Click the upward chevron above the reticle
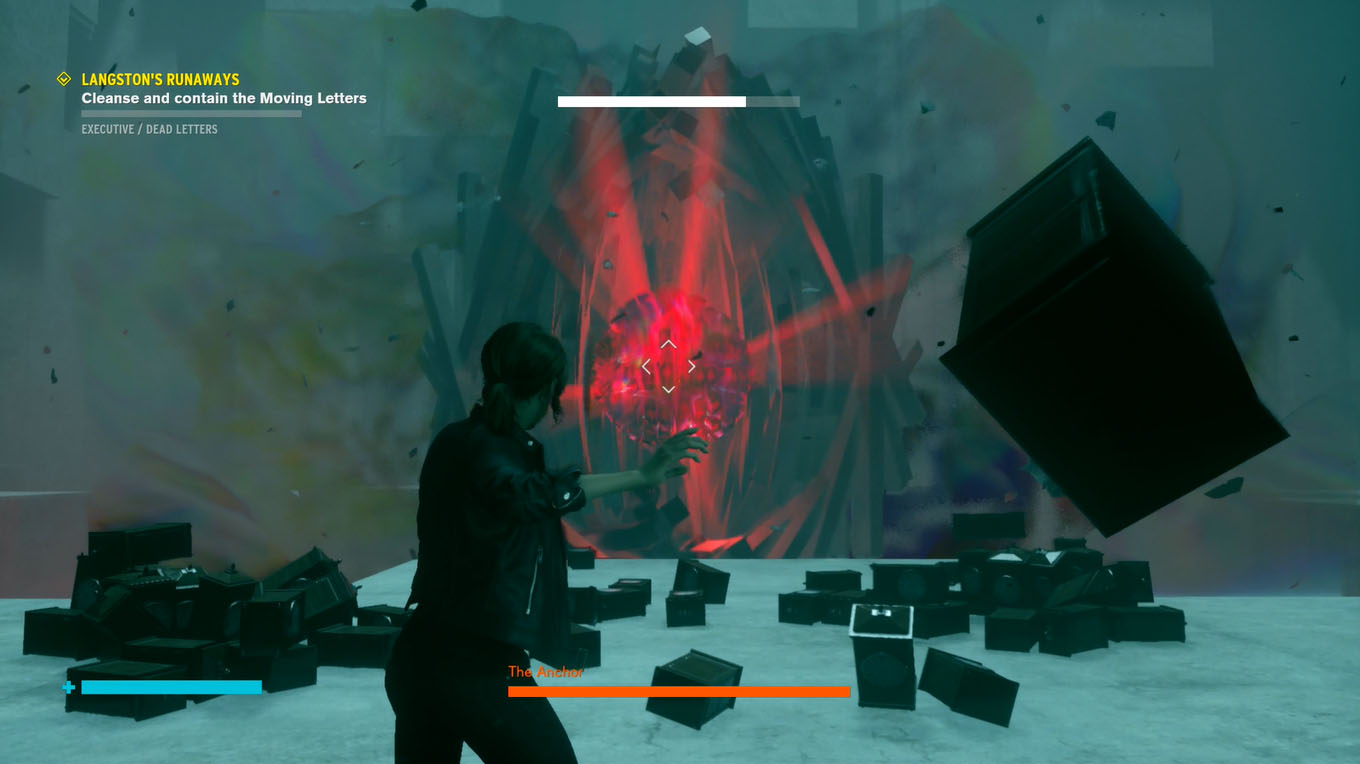The width and height of the screenshot is (1360, 764). click(x=667, y=344)
